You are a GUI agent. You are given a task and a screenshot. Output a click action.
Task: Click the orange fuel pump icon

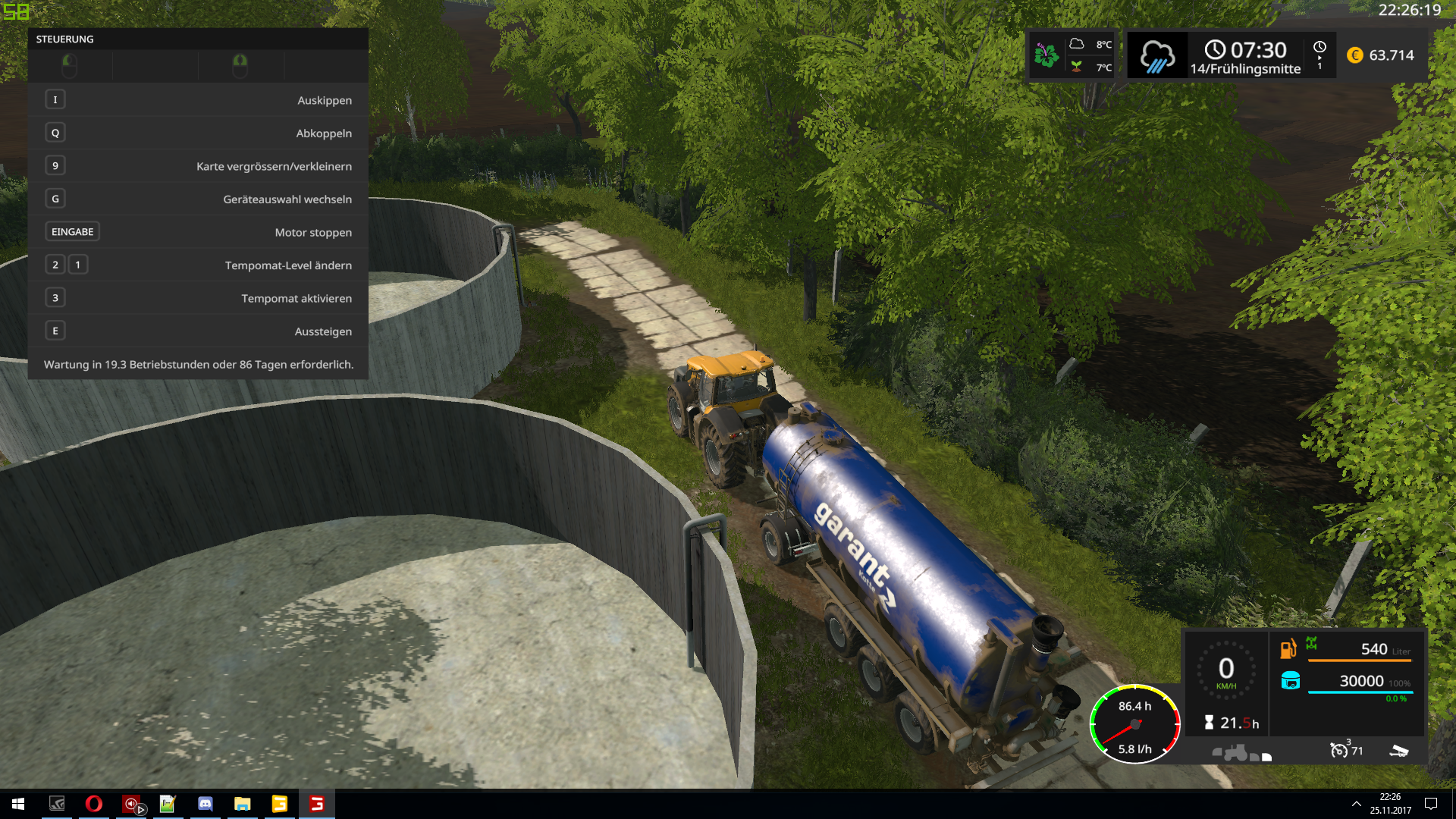1288,650
